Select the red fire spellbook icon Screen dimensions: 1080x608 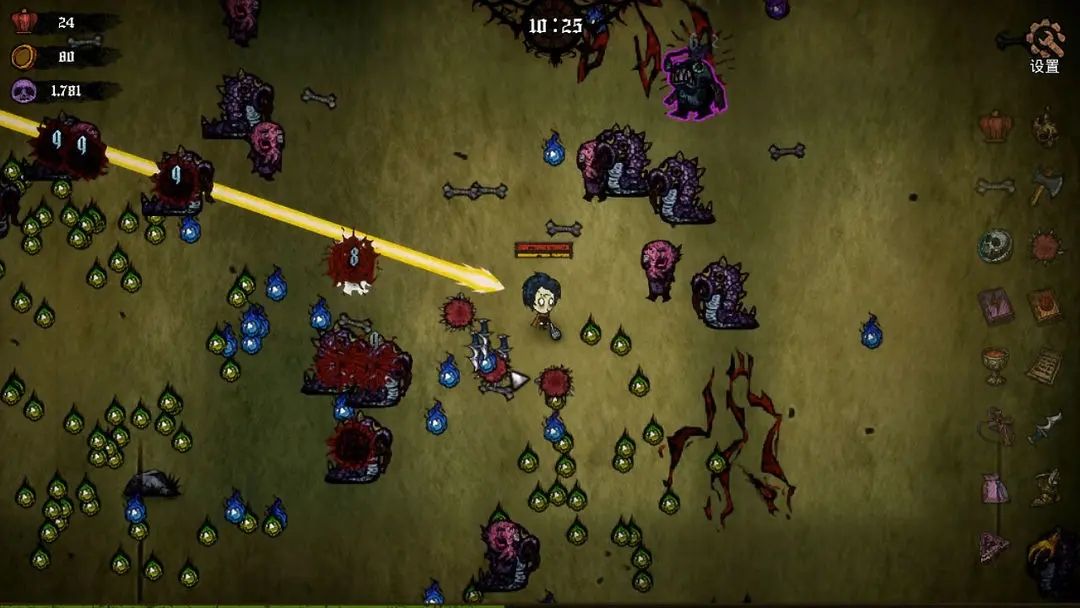coord(1045,305)
